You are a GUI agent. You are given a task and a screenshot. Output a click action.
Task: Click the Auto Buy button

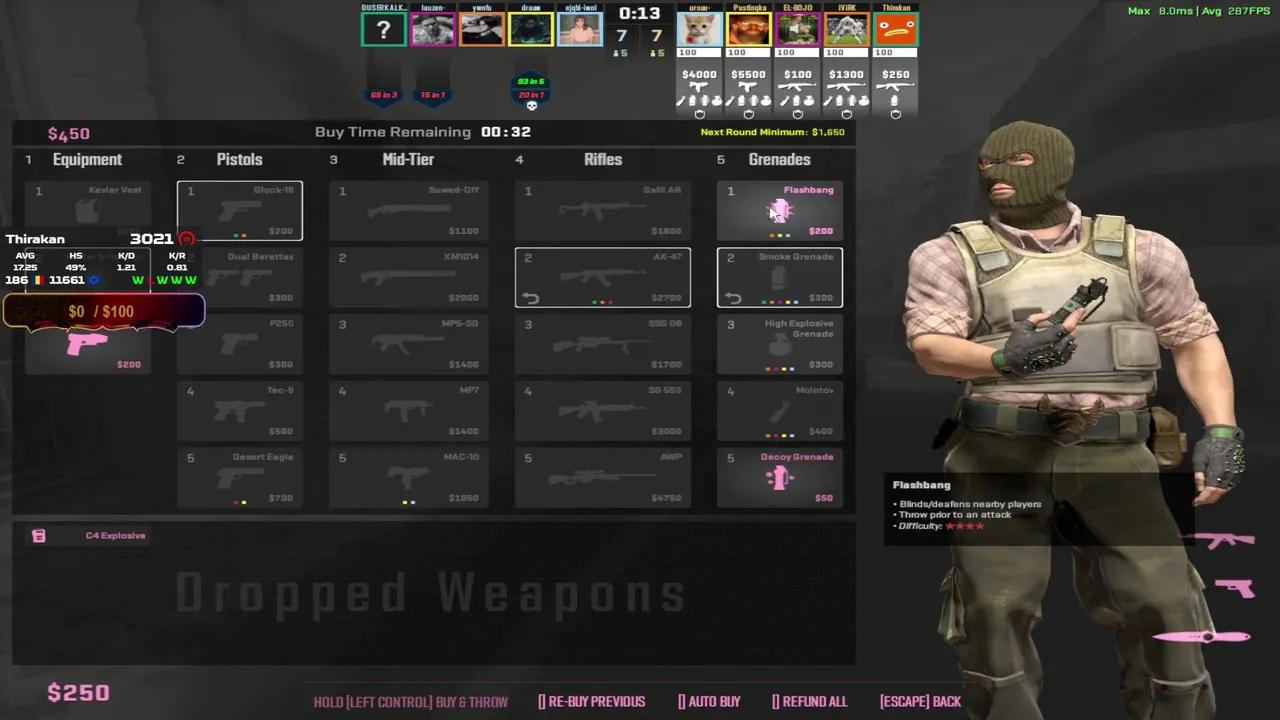click(x=709, y=701)
